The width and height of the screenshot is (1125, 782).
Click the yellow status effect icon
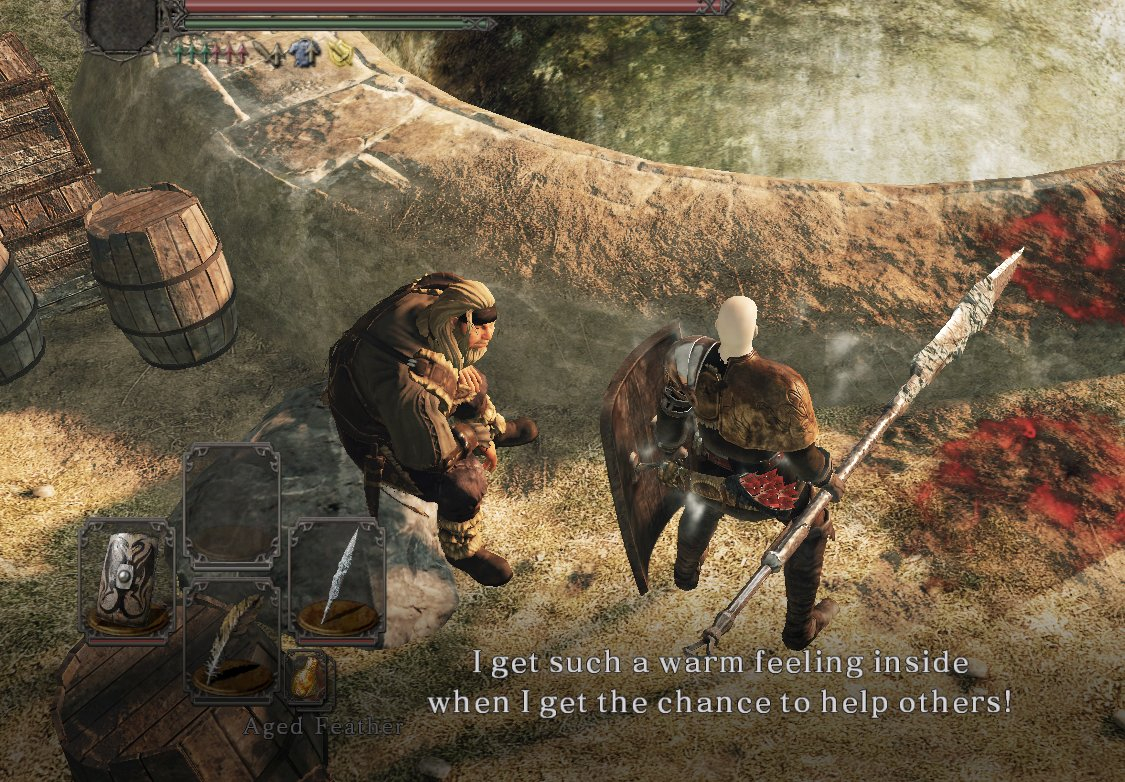[x=341, y=52]
